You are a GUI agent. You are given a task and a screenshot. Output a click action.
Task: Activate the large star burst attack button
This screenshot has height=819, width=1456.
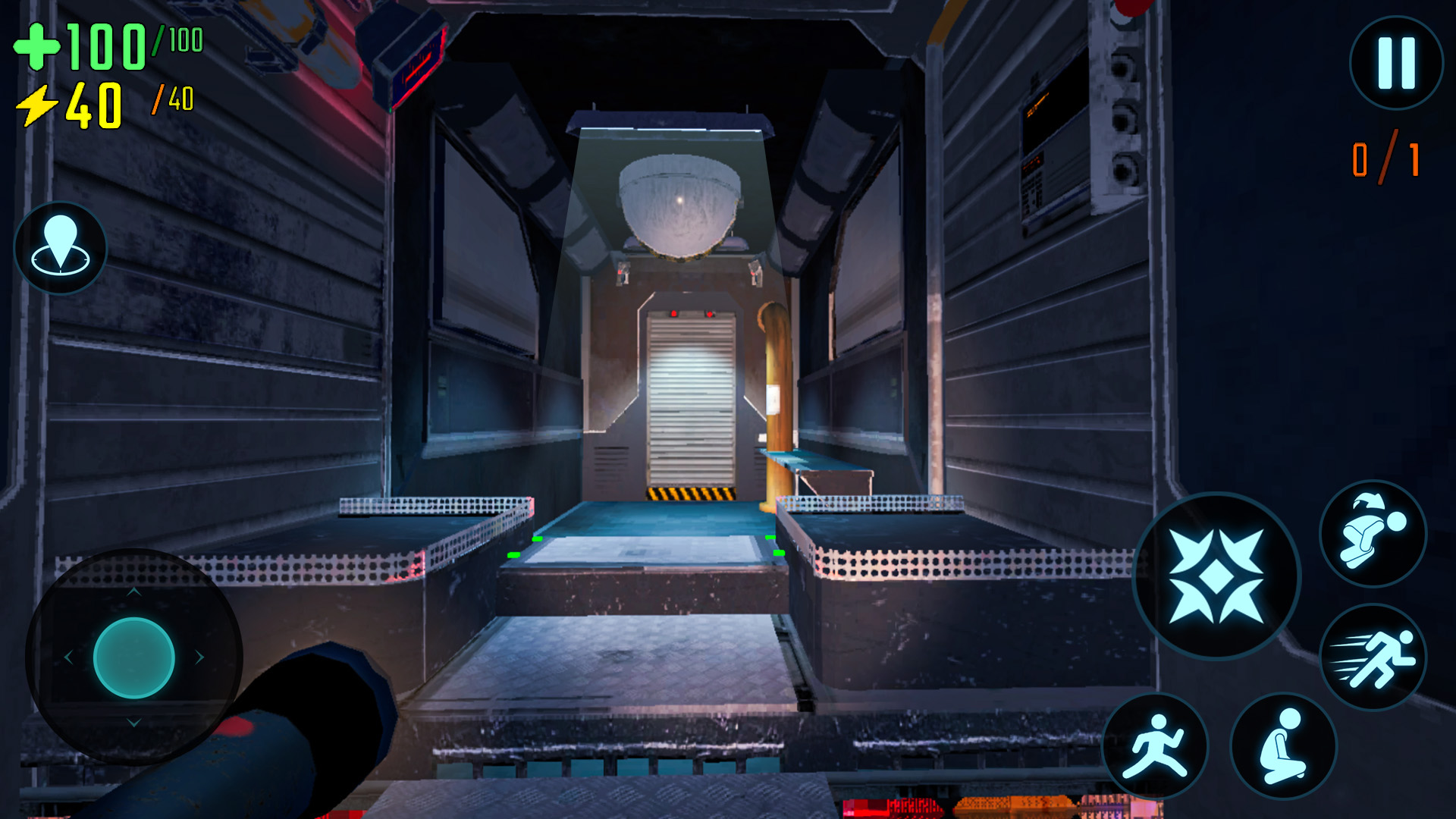(1216, 576)
